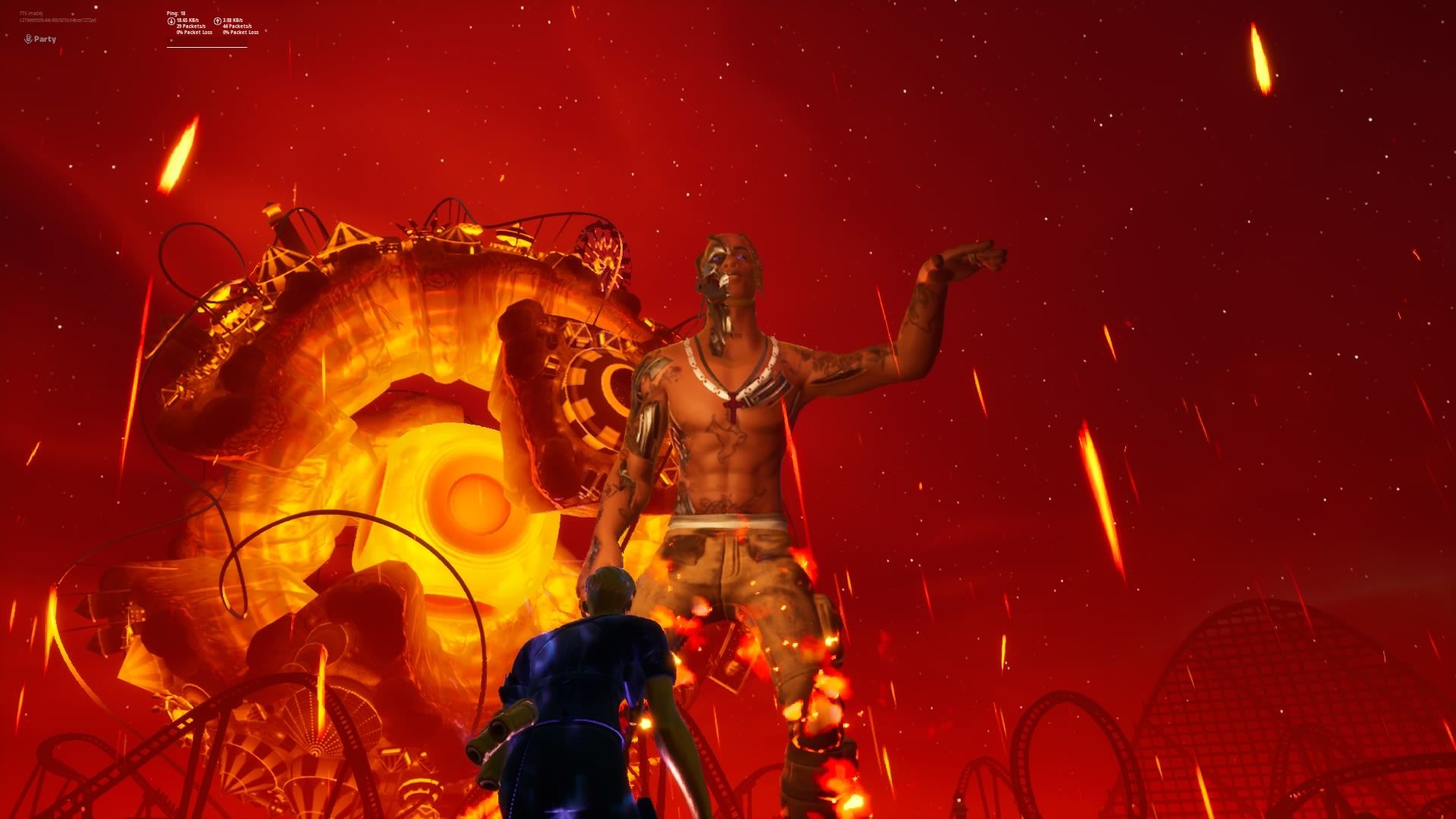Viewport: 1456px width, 819px height.
Task: Click the download speed arrow icon
Action: point(171,21)
